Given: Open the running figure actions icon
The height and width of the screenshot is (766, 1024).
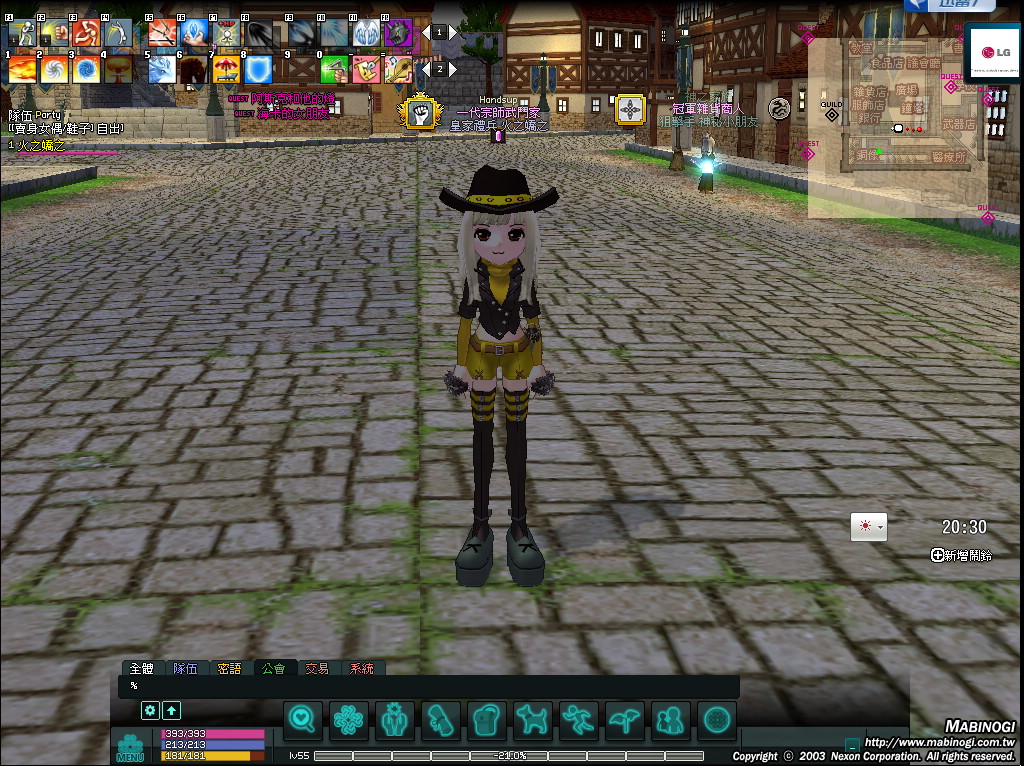Looking at the screenshot, I should pos(579,719).
